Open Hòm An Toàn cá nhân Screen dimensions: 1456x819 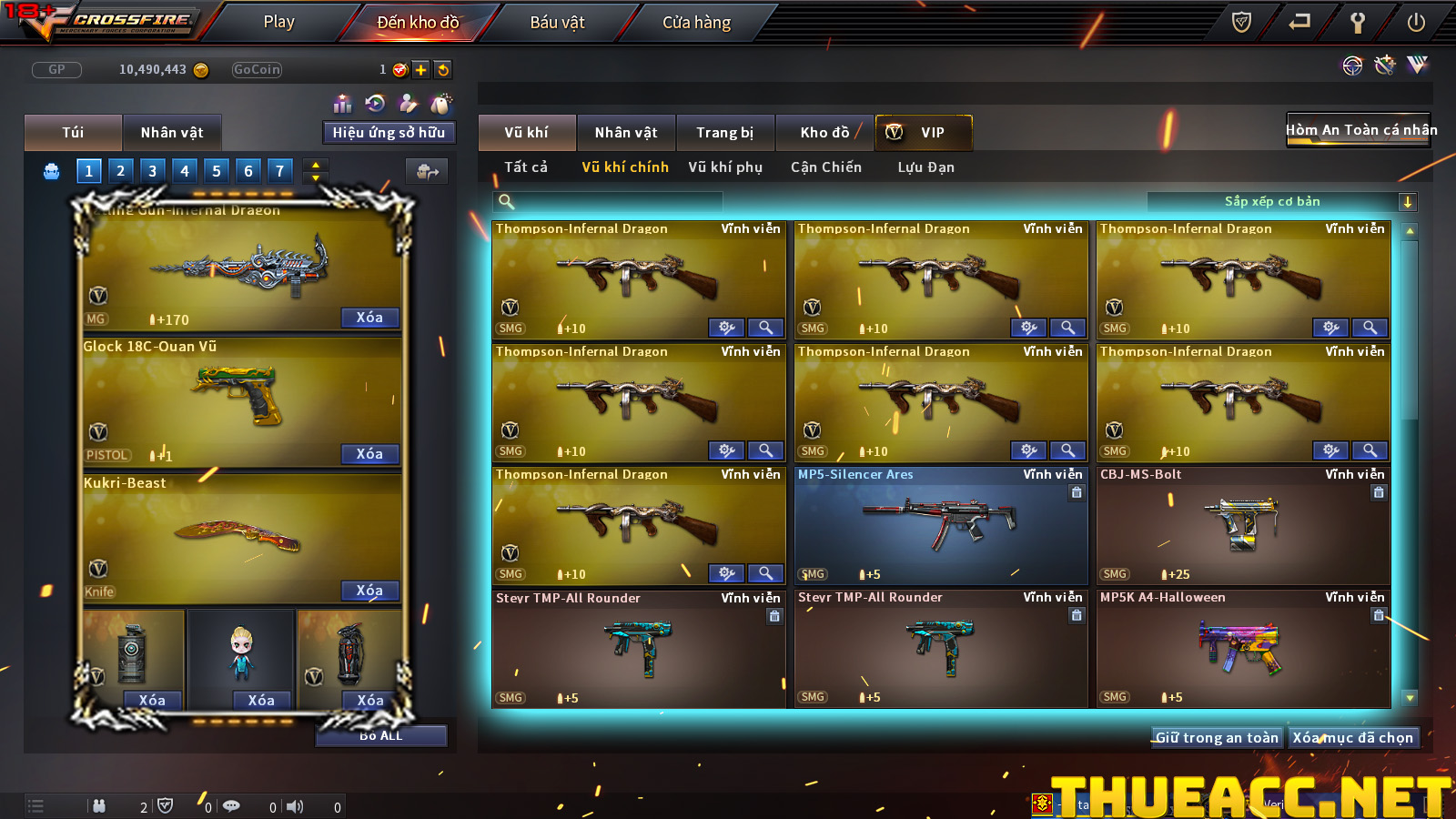1360,130
